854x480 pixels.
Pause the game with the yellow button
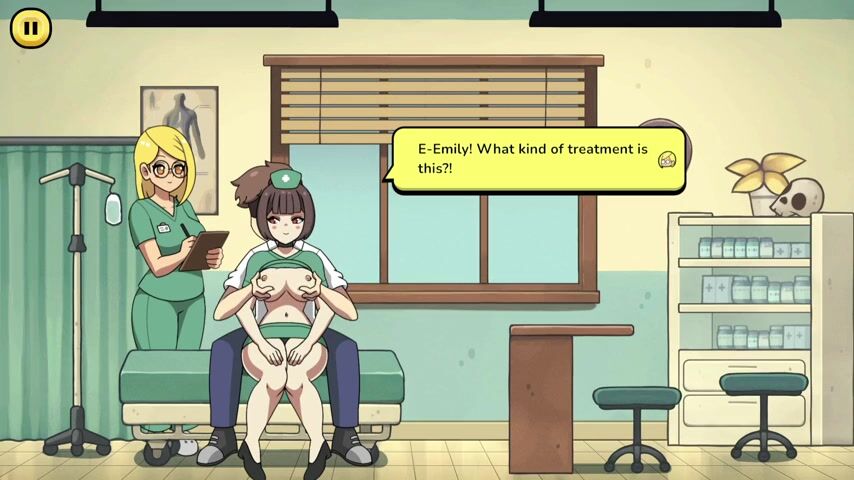pyautogui.click(x=31, y=28)
